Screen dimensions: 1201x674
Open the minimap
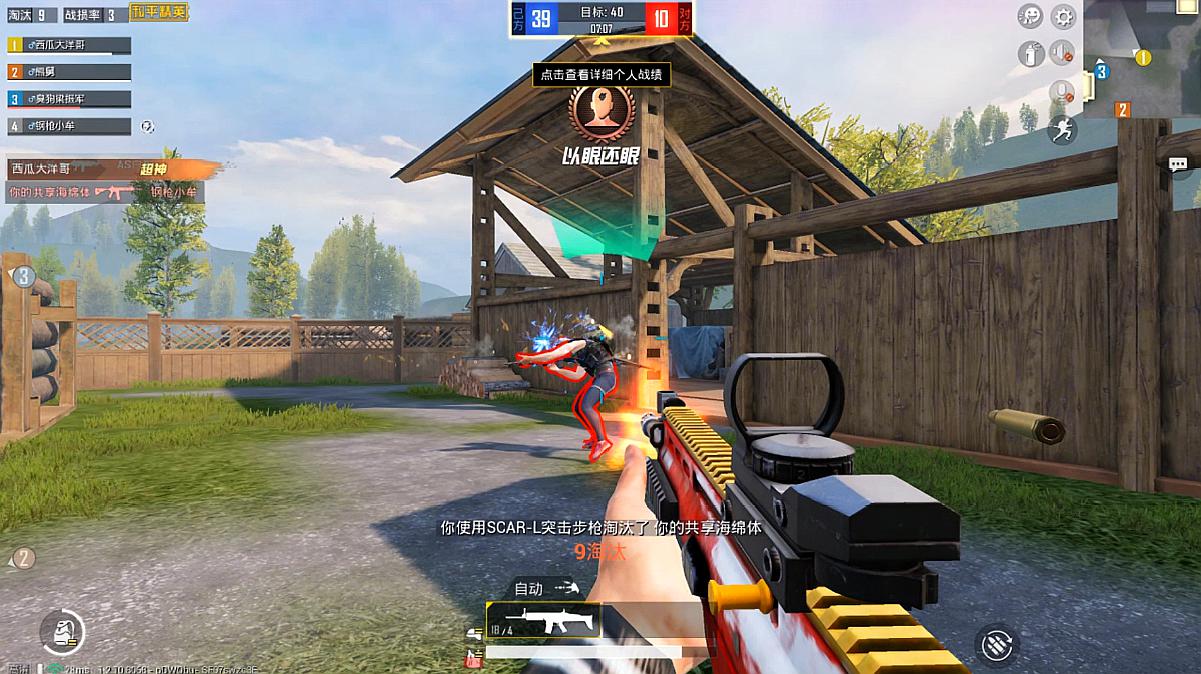[x=1141, y=59]
